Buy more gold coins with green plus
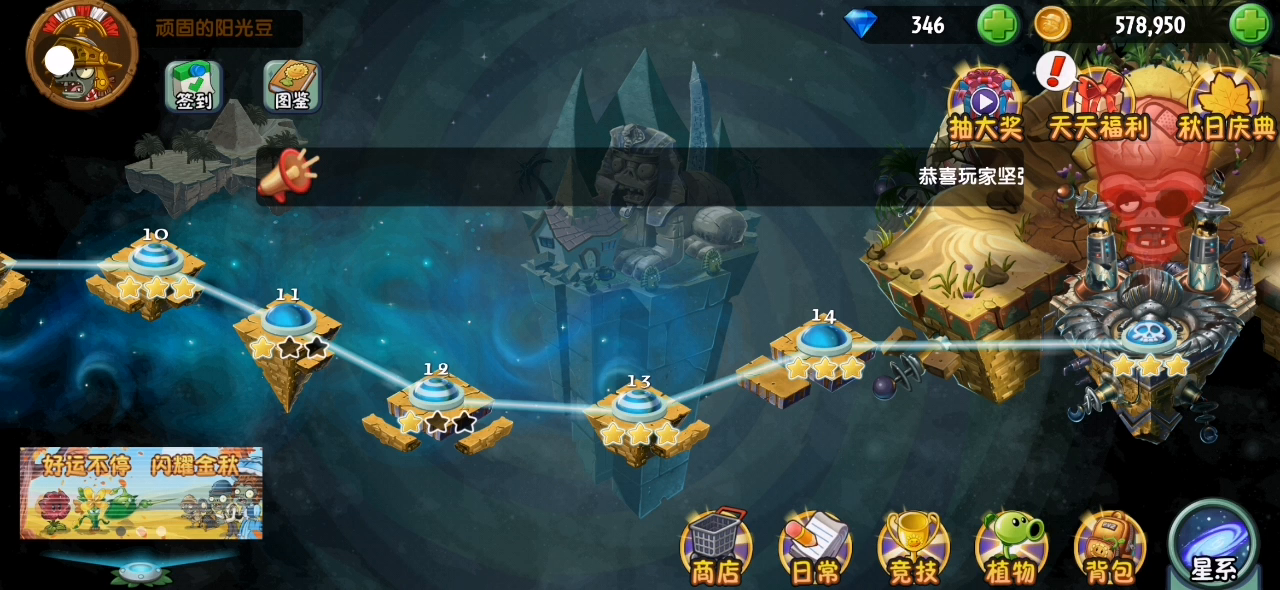 coord(1249,25)
